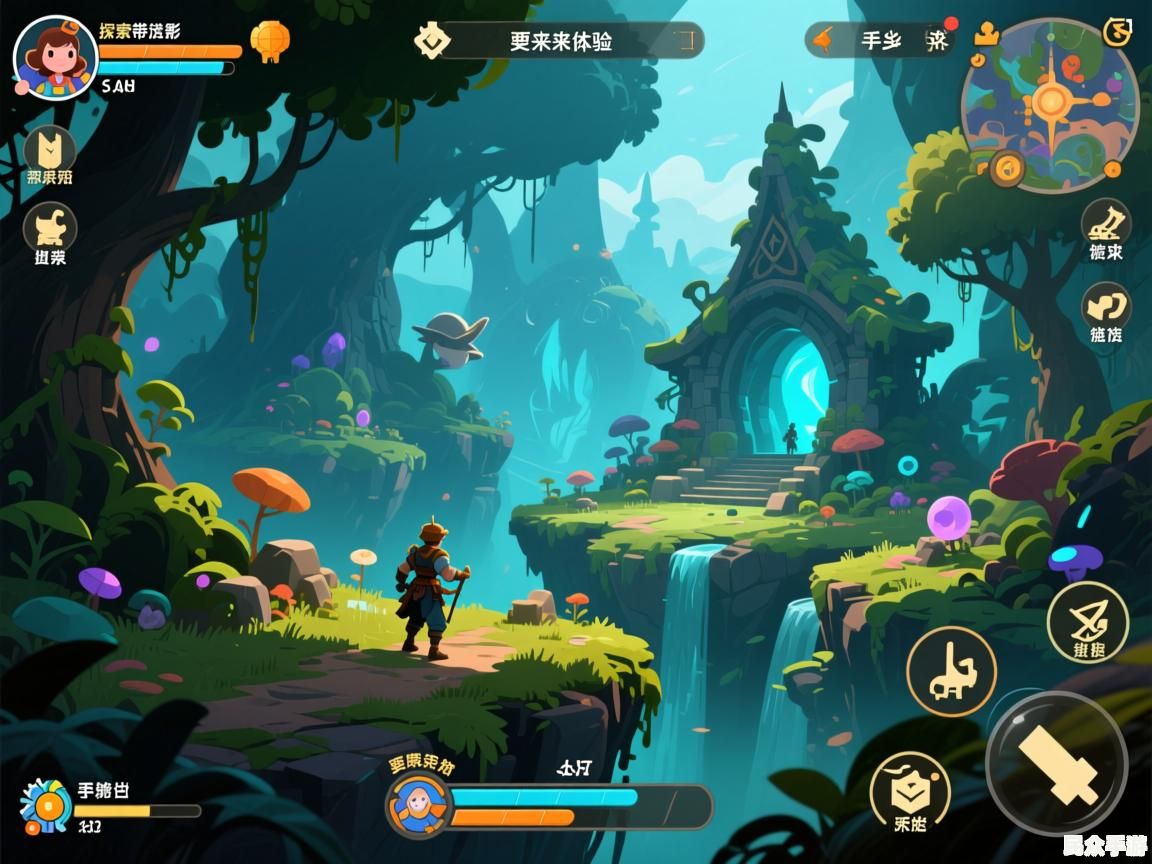Viewport: 1152px width, 864px height.
Task: Click the orange lantern icon
Action: pyautogui.click(x=270, y=42)
